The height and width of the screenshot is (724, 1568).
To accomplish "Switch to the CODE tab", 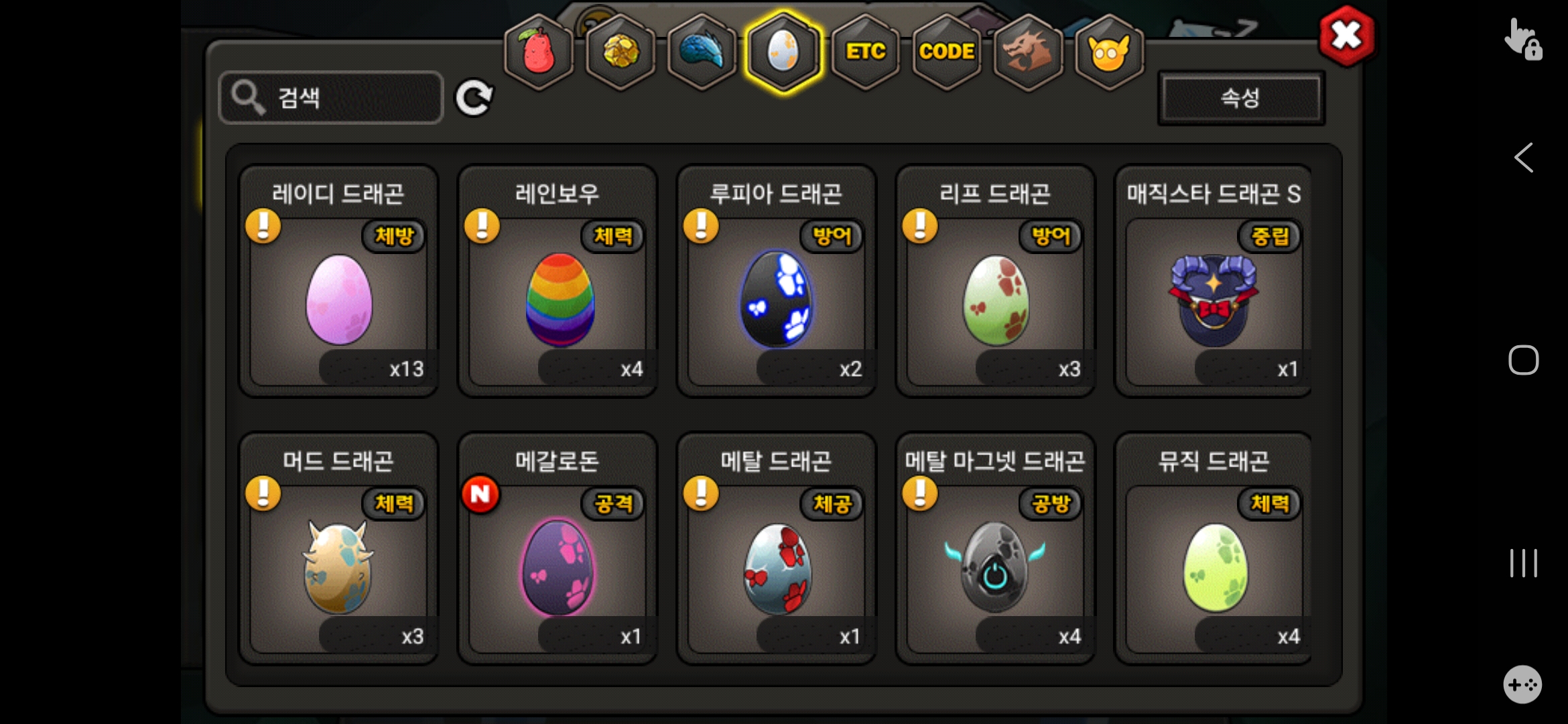I will pyautogui.click(x=946, y=52).
